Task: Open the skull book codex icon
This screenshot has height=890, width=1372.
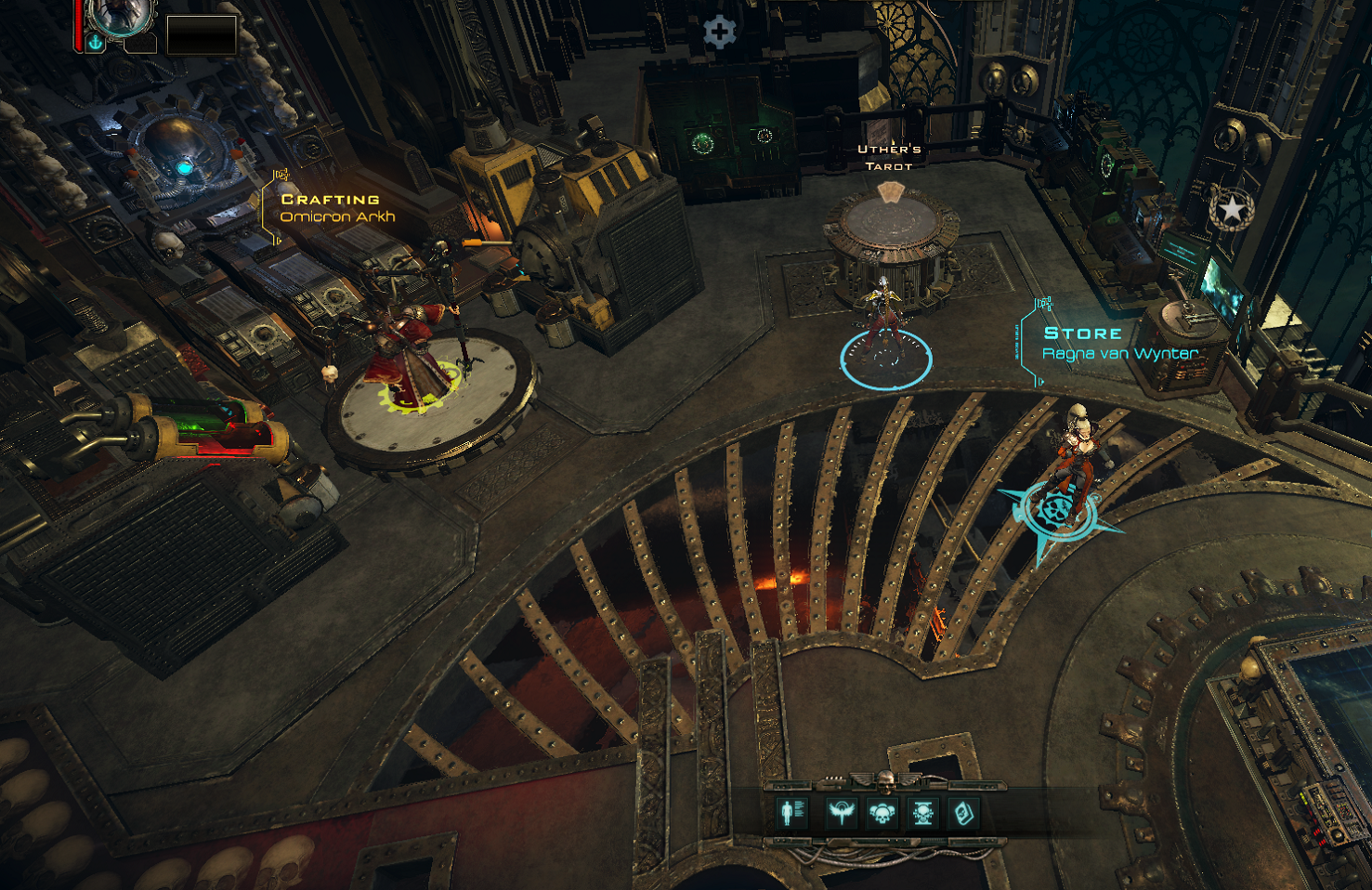Action: (x=964, y=814)
